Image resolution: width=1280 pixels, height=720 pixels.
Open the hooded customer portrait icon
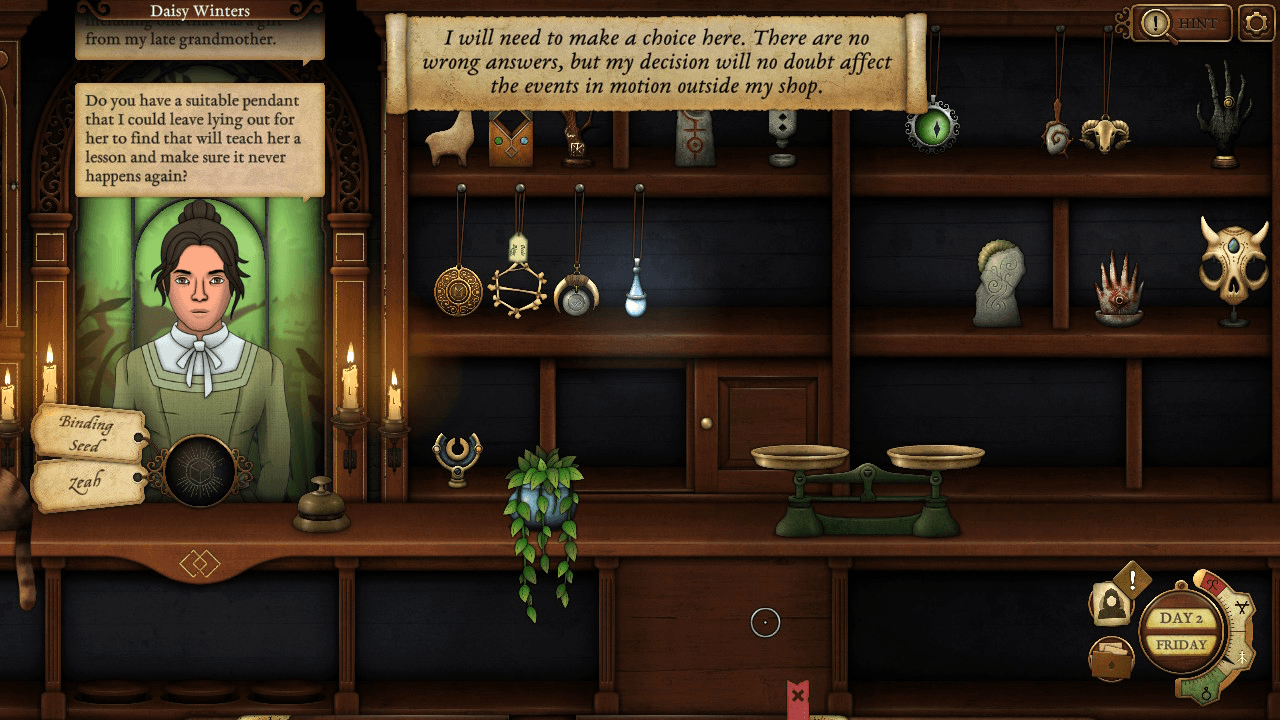[1111, 605]
